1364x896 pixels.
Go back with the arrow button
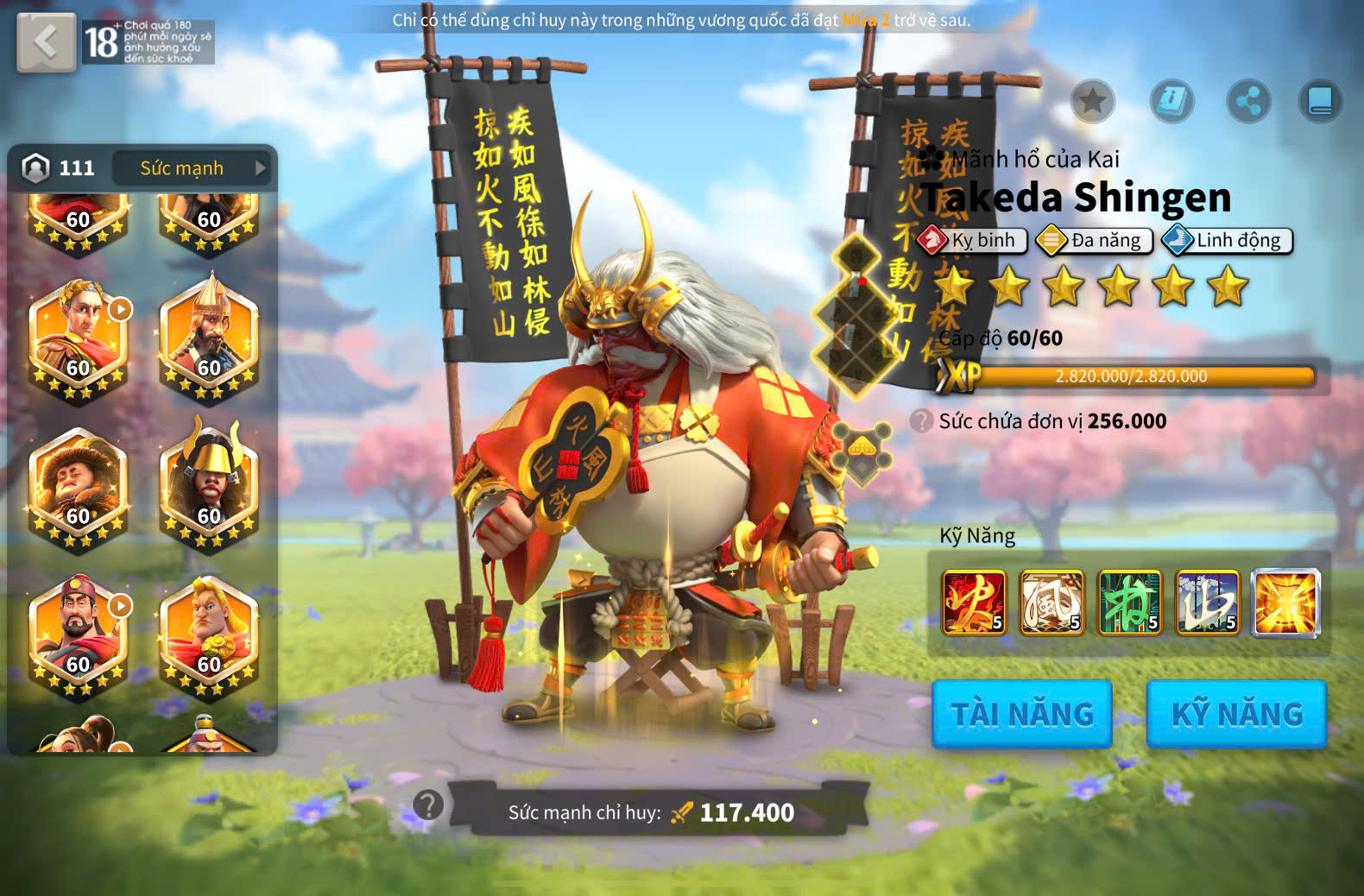(46, 42)
